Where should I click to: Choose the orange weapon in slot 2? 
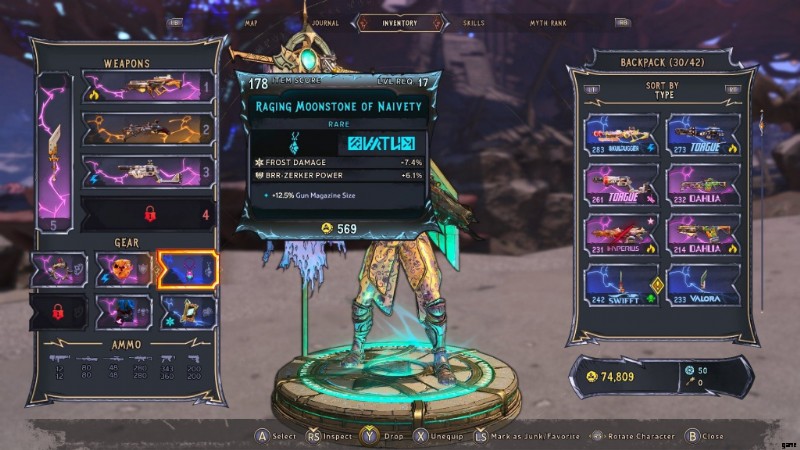point(146,129)
